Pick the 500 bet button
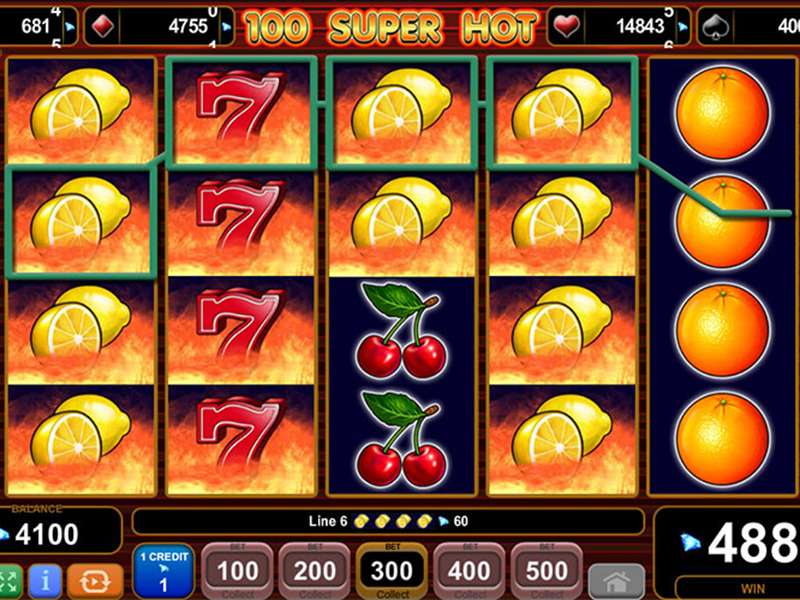800x600 pixels. coord(546,572)
